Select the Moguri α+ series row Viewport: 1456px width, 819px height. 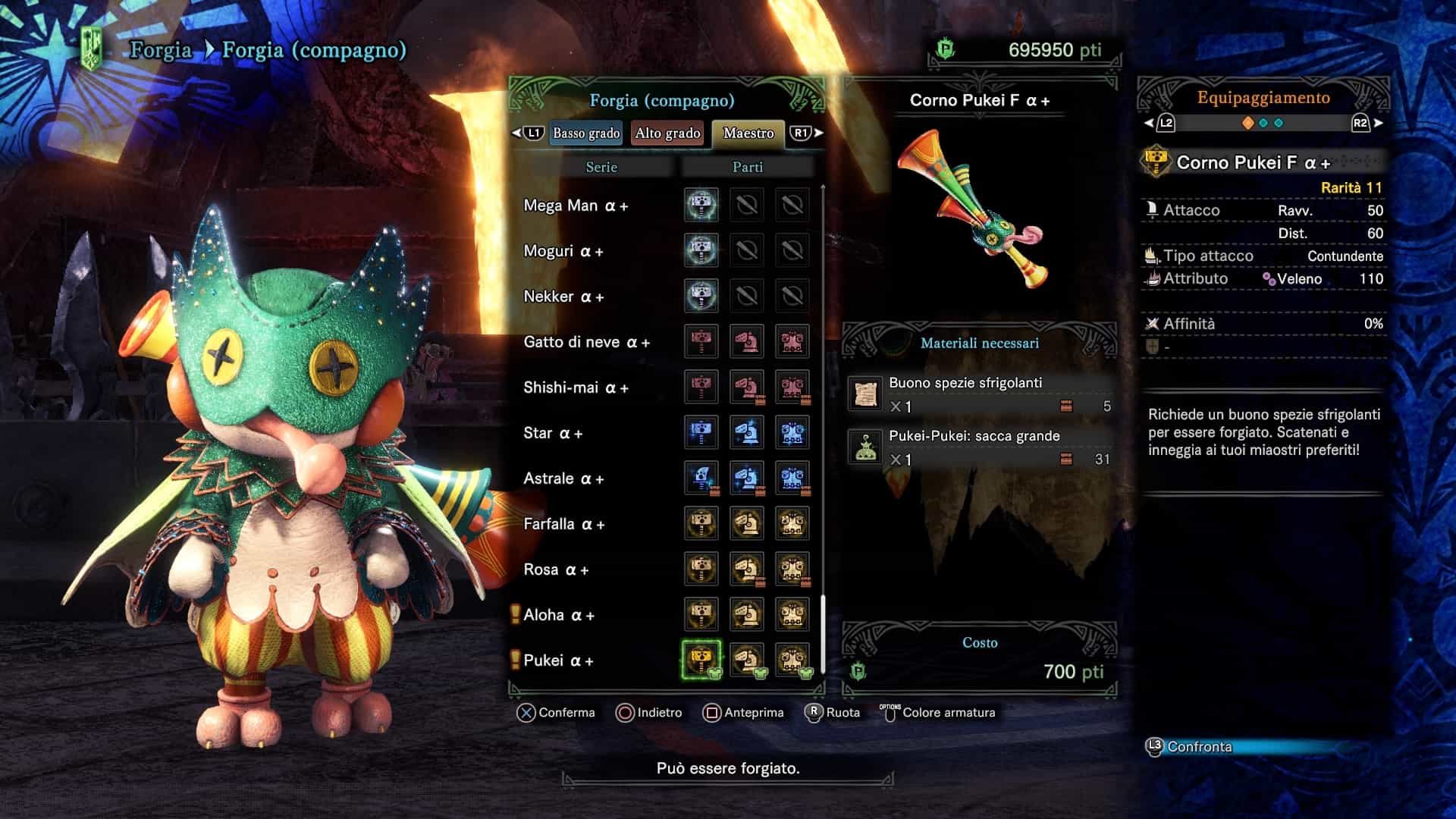(563, 251)
